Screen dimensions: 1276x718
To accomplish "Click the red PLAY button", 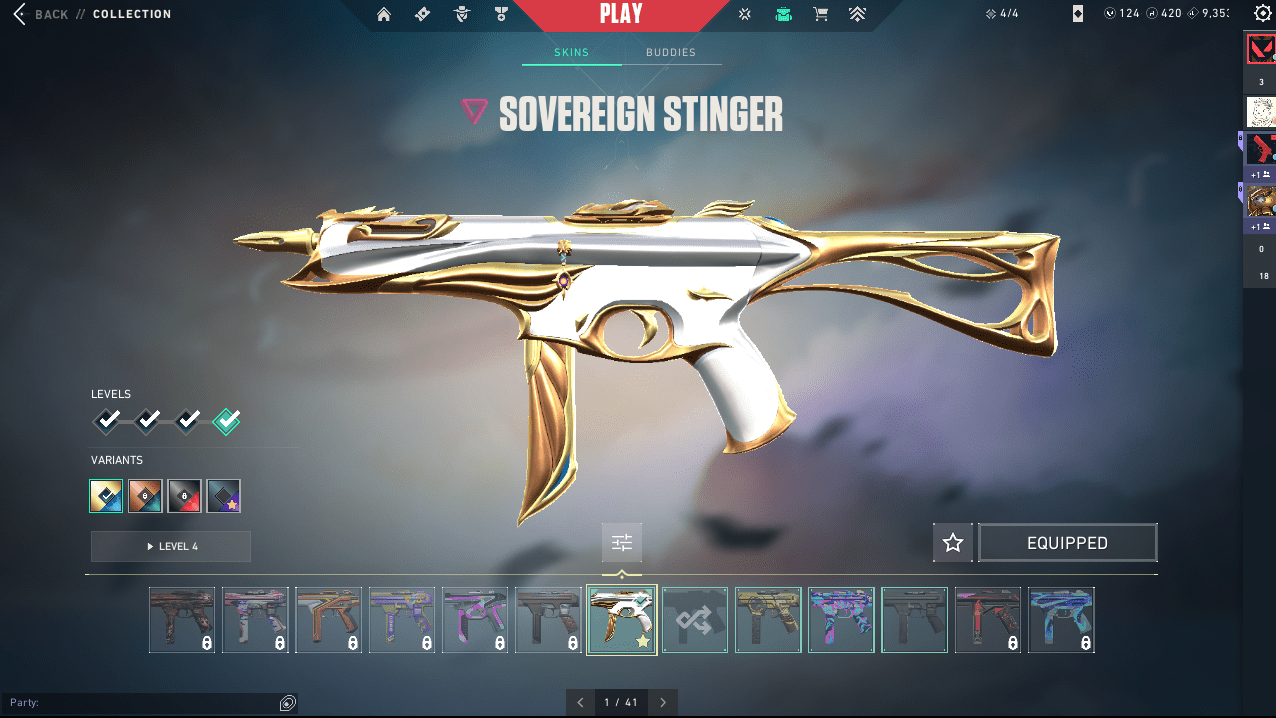I will click(621, 15).
